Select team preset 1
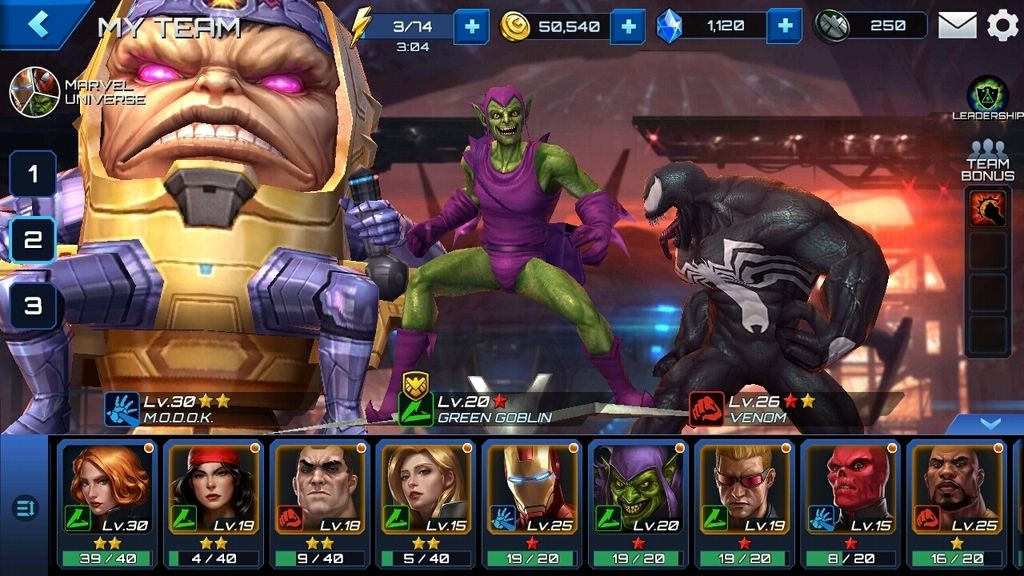 [33, 175]
